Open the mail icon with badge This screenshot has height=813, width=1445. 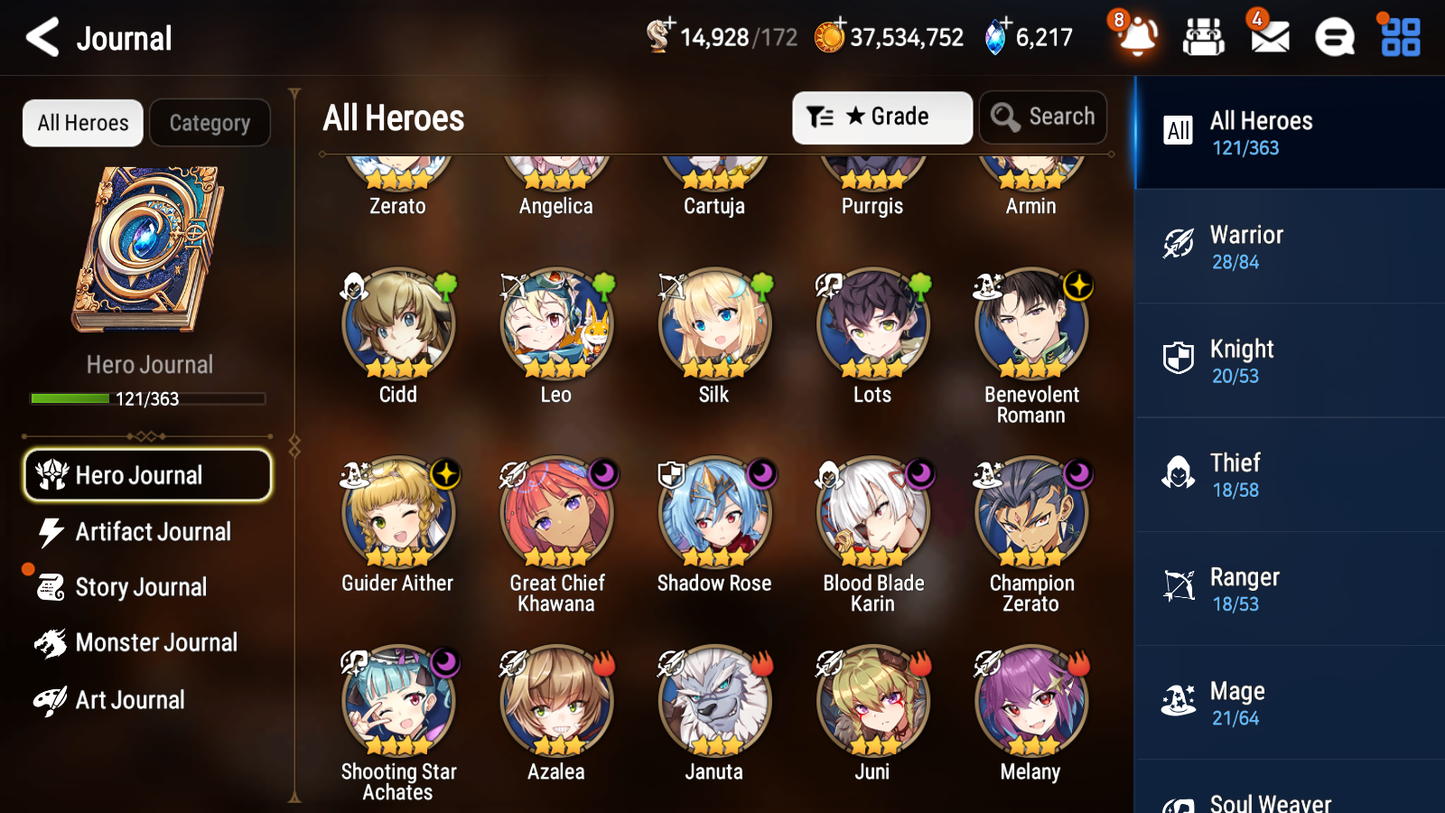tap(1269, 36)
